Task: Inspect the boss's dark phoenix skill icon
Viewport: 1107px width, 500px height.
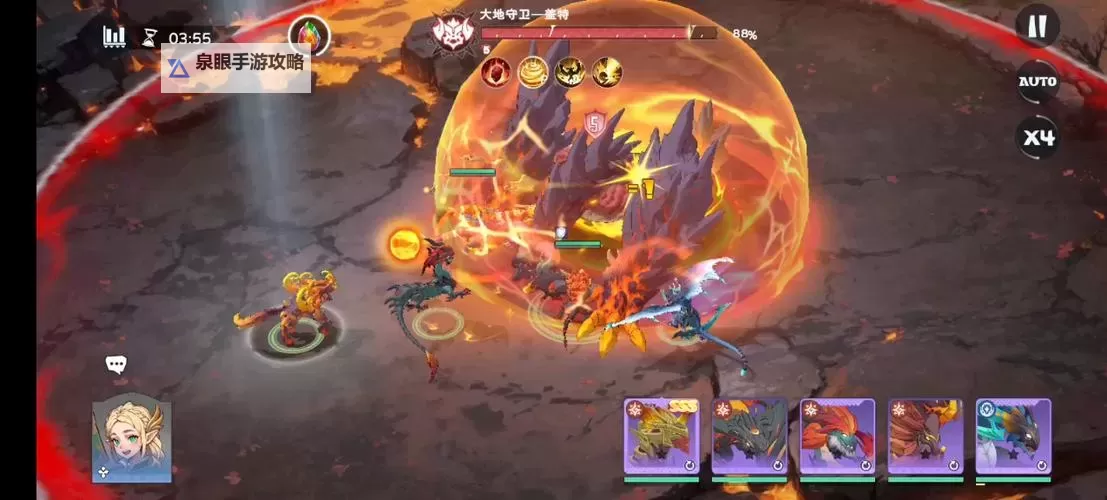Action: tap(570, 72)
